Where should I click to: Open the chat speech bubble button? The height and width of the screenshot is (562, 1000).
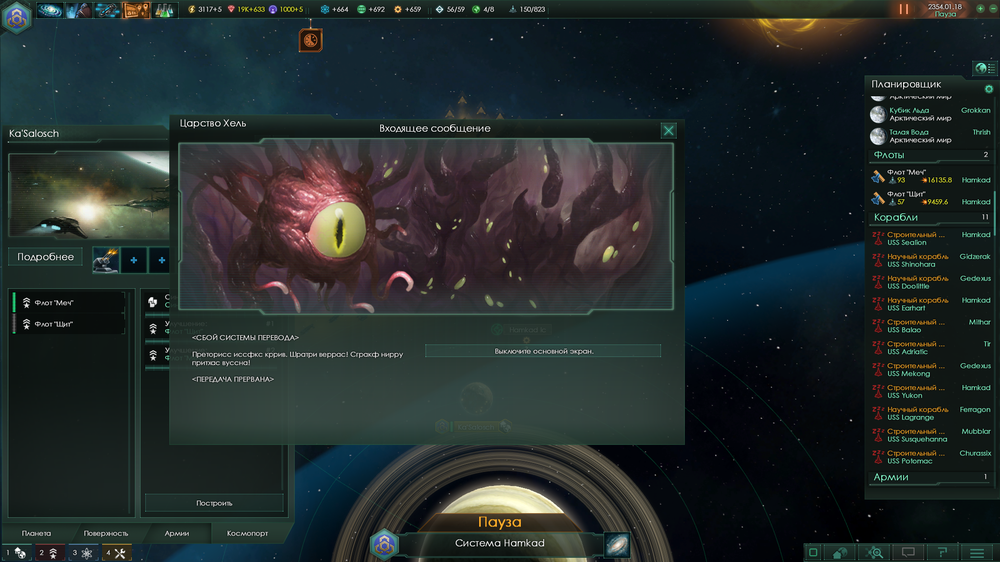908,552
